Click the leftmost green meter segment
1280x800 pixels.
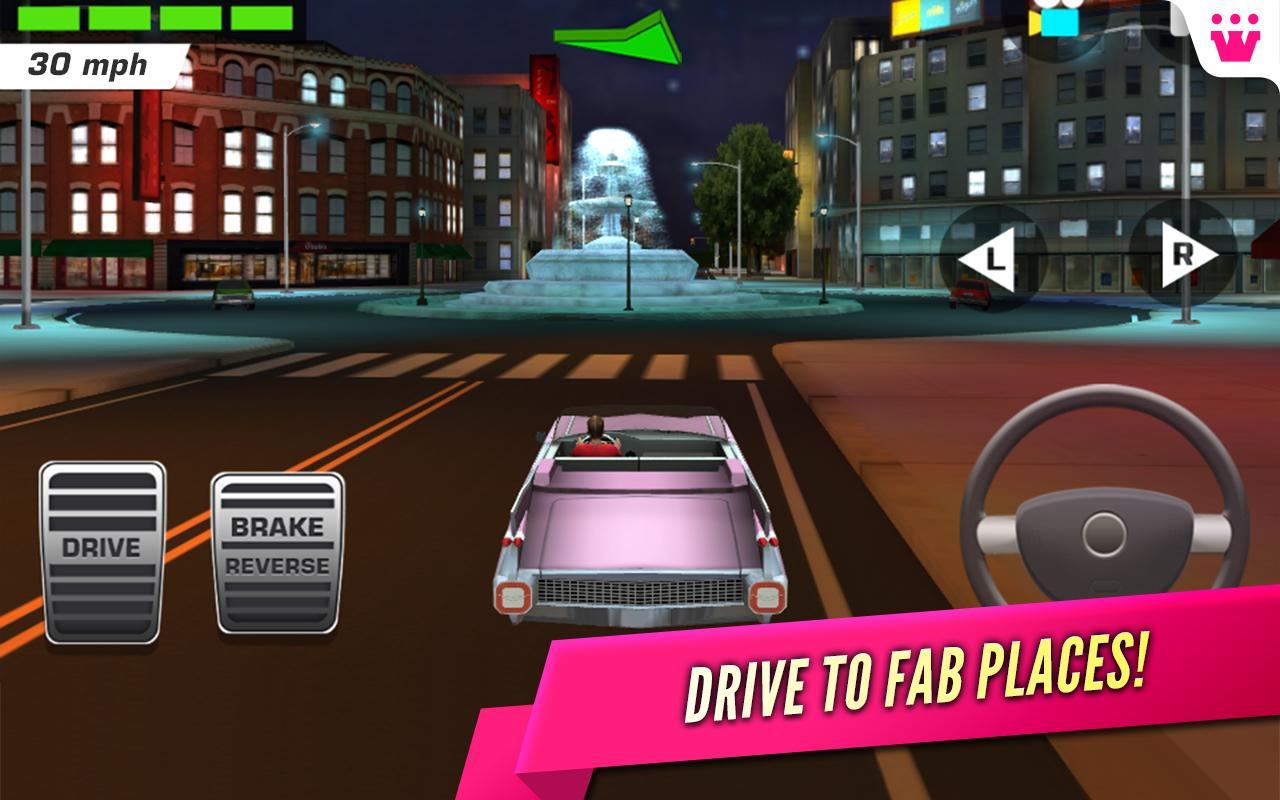[x=50, y=18]
